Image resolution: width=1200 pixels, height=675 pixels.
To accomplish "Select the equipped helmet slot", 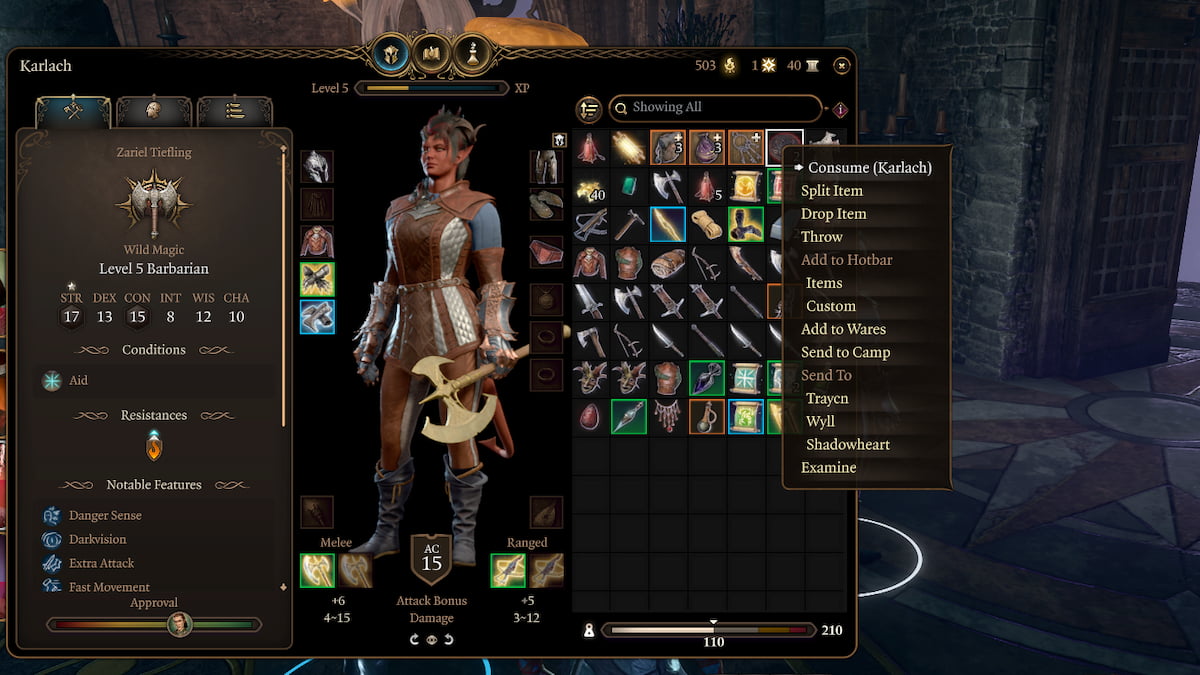I will (x=317, y=166).
